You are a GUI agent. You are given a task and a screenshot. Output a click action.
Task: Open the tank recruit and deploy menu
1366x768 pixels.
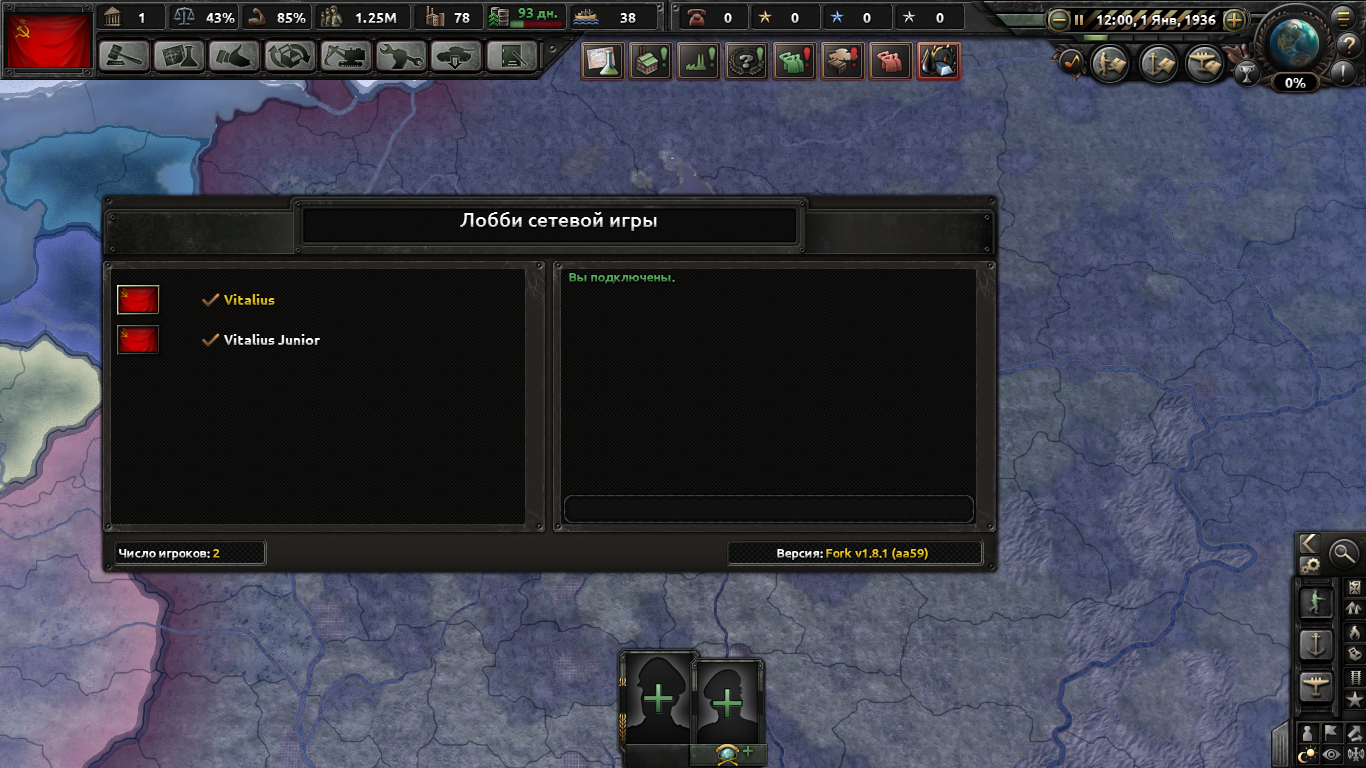click(457, 56)
